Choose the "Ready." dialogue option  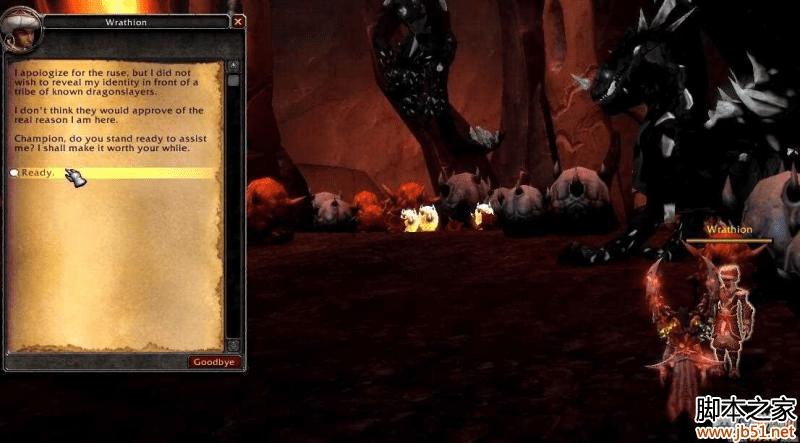tap(38, 173)
